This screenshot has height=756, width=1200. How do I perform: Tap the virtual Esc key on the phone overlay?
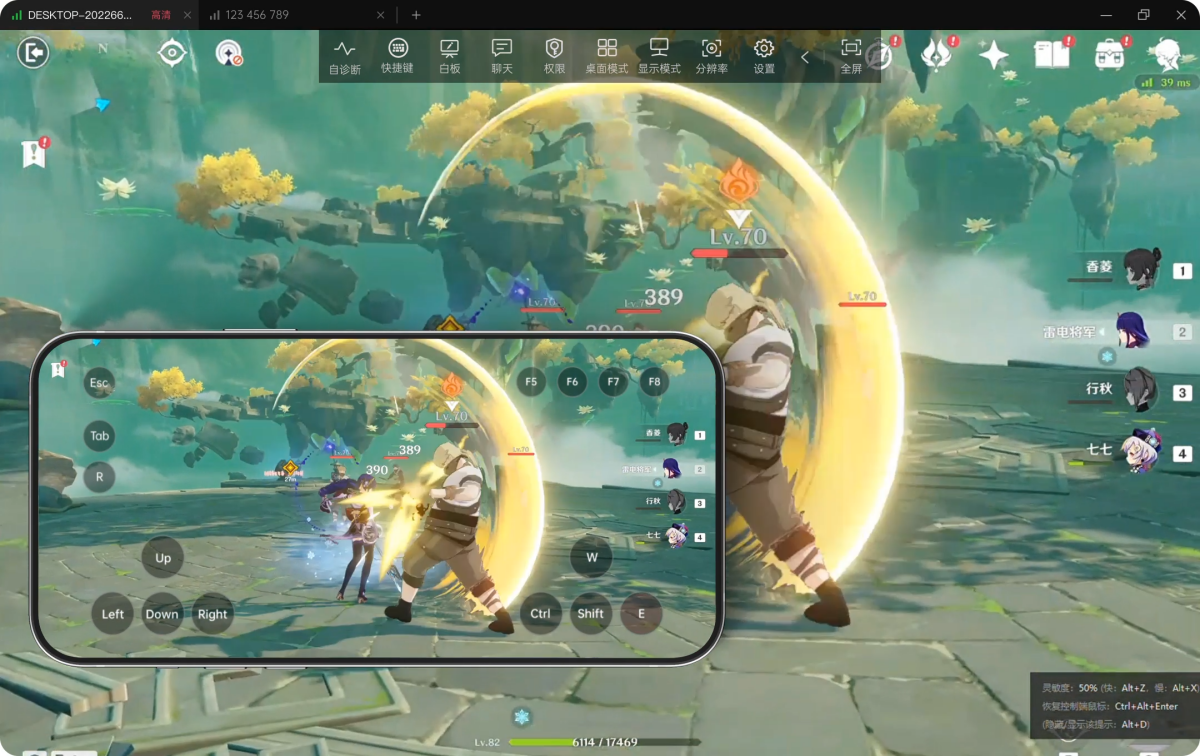coord(99,383)
